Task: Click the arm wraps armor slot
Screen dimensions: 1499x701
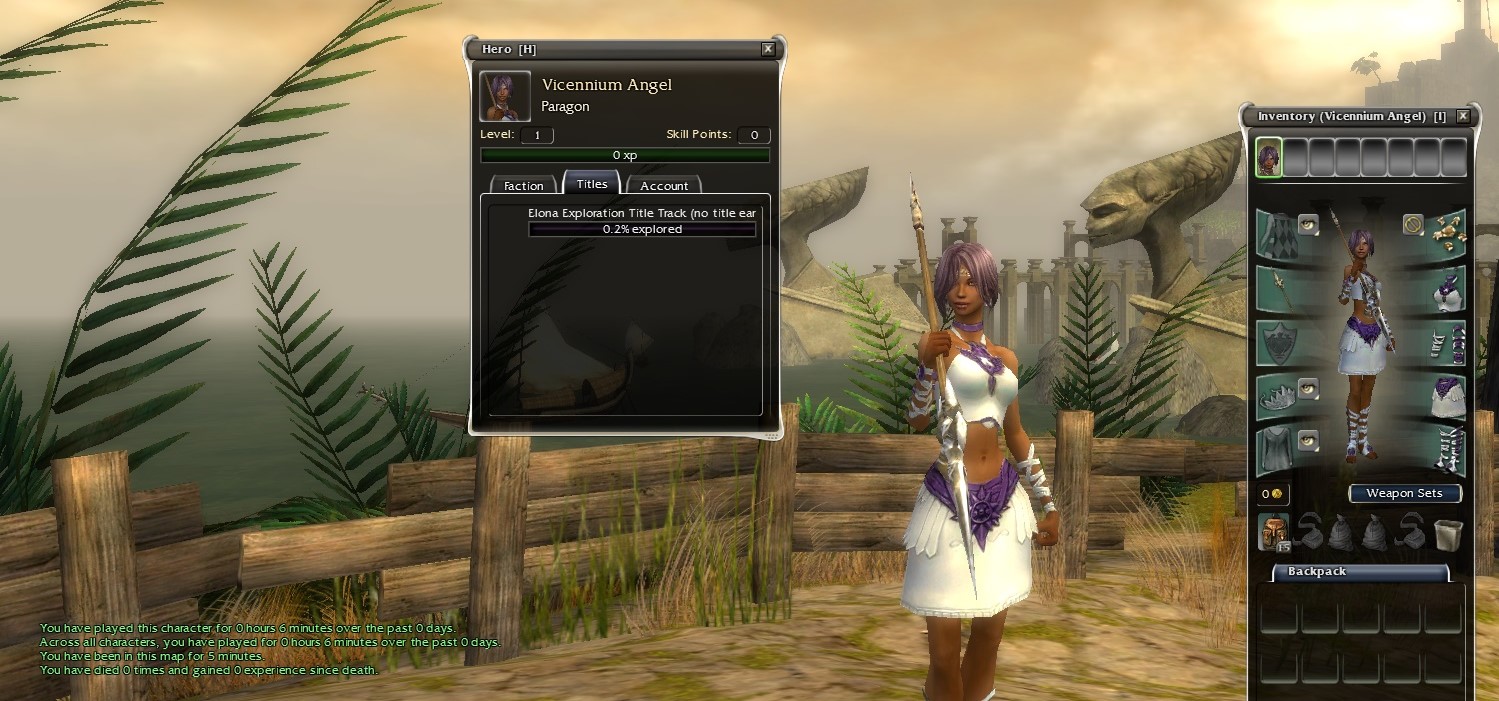Action: [x=1444, y=343]
